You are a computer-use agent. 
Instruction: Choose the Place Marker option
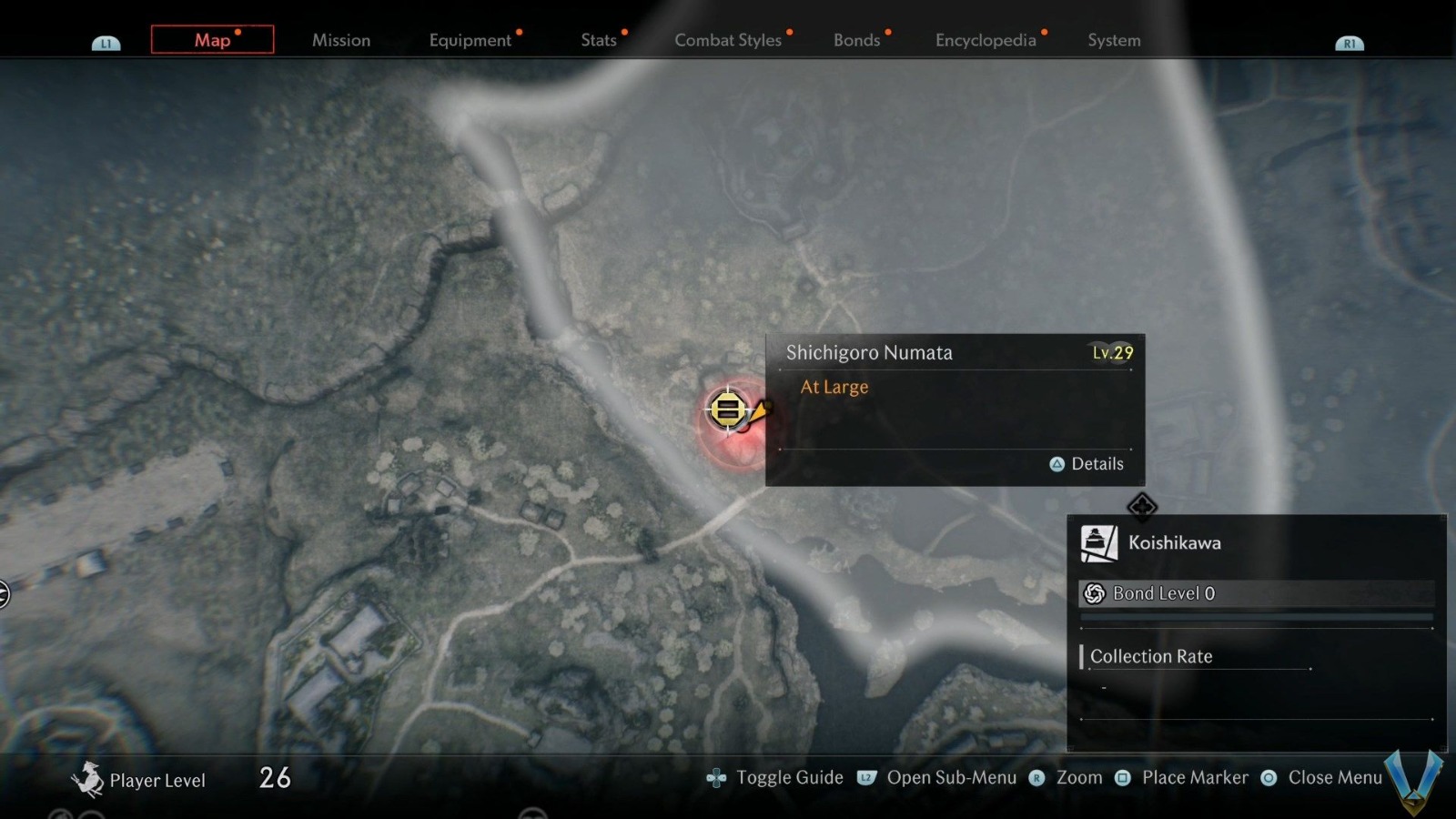1183,778
